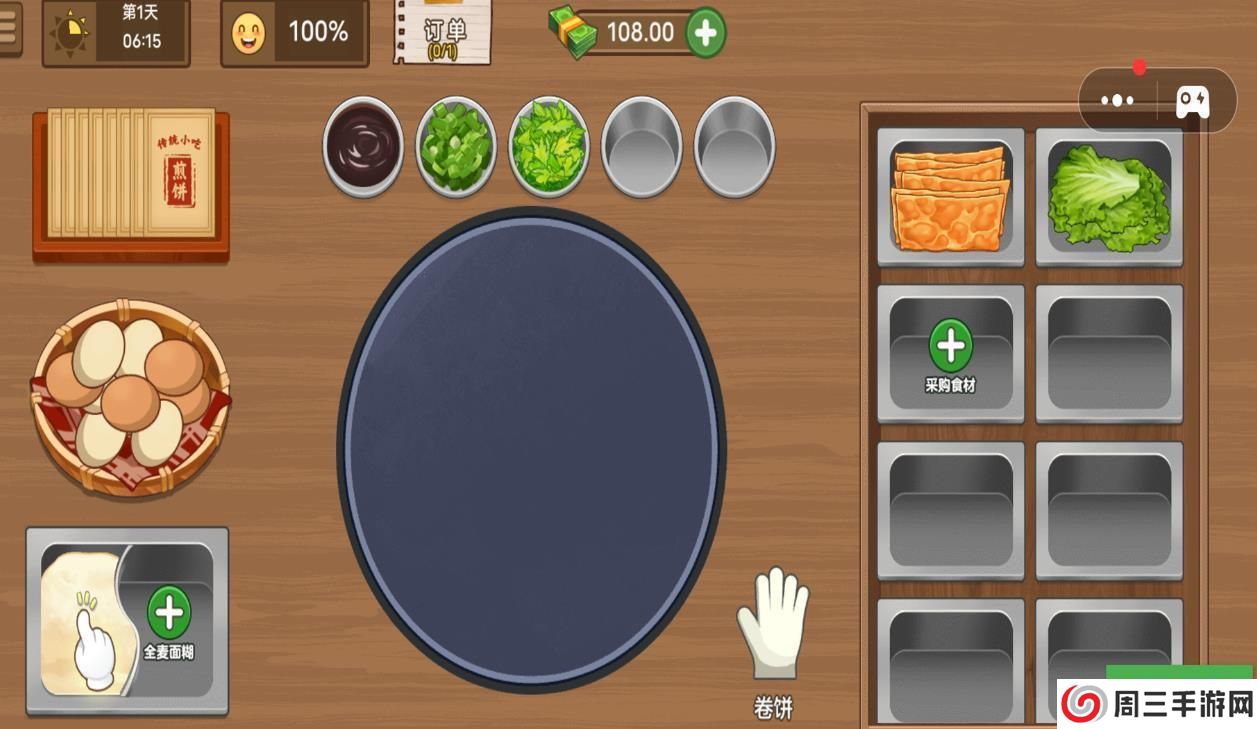
Task: Open the 煎饼 paper bag stack
Action: tap(130, 178)
